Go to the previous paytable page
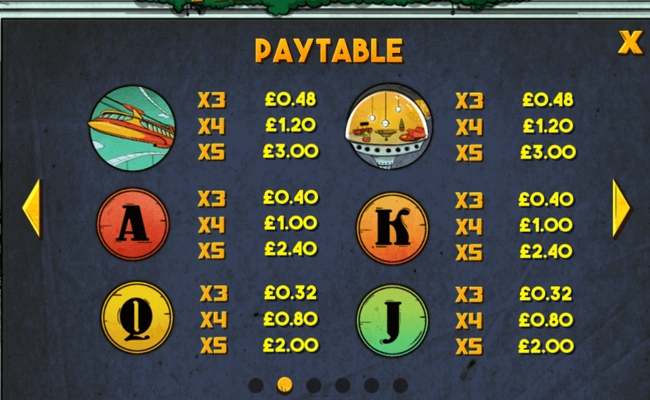This screenshot has width=650, height=400. click(31, 208)
